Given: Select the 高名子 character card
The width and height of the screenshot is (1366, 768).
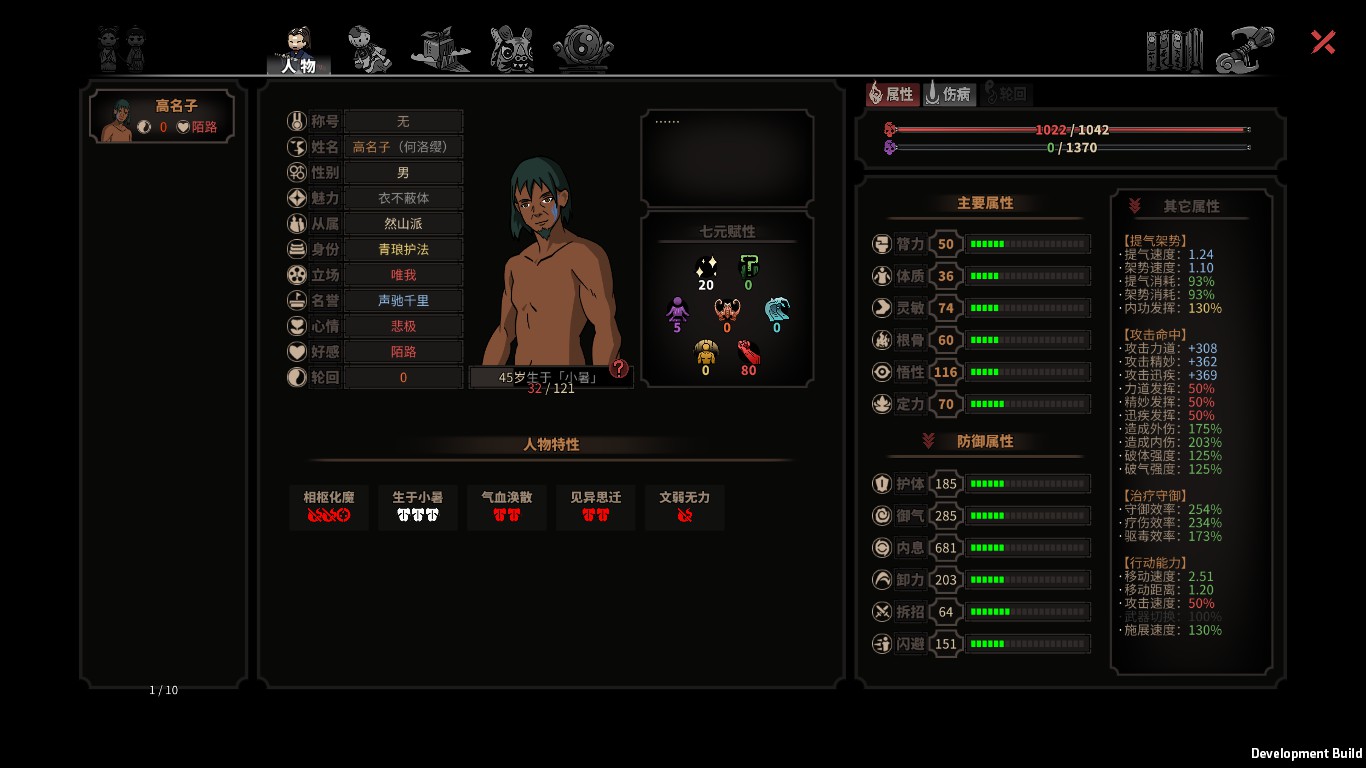Looking at the screenshot, I should (x=163, y=116).
